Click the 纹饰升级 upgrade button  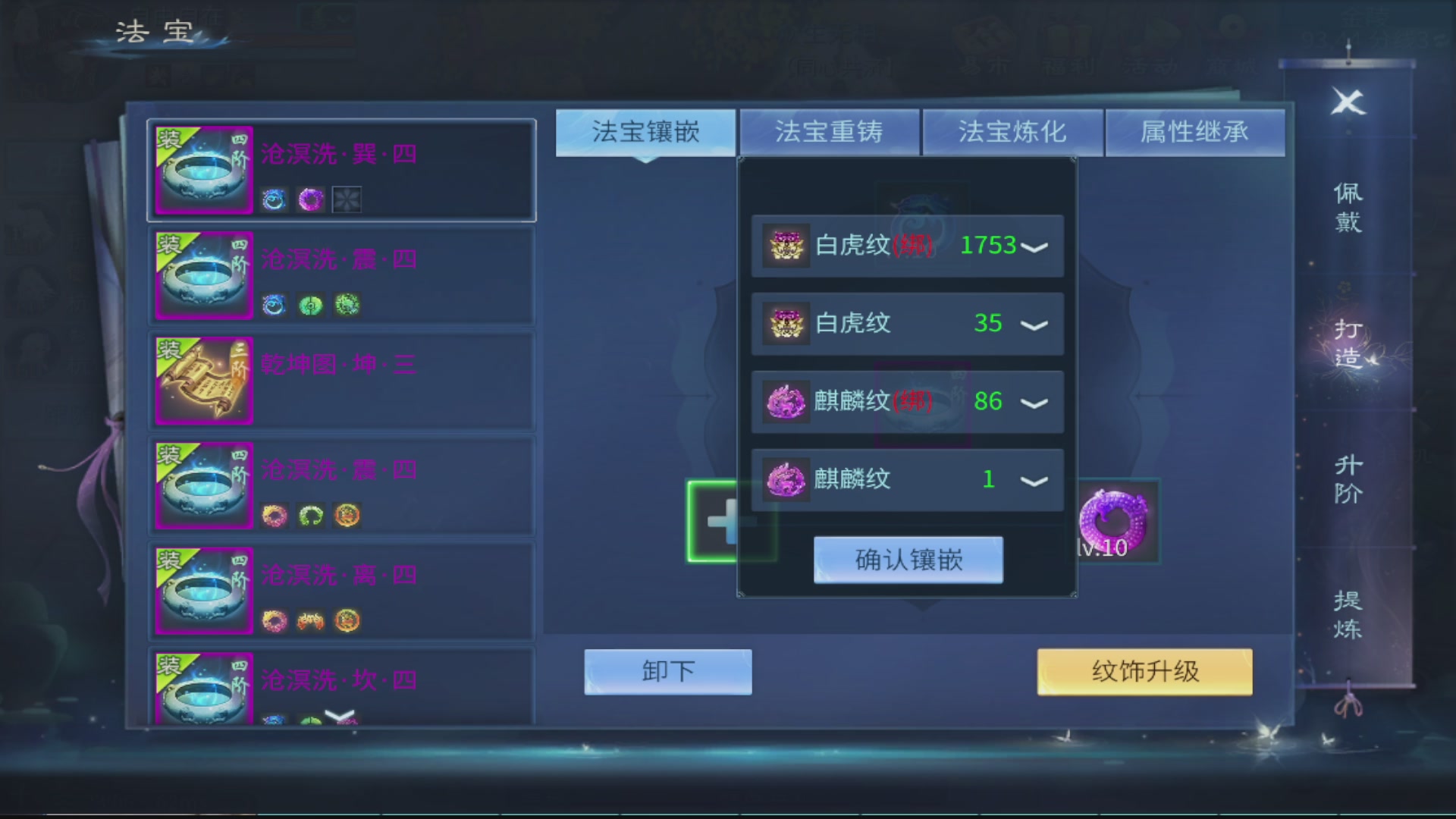pyautogui.click(x=1144, y=672)
